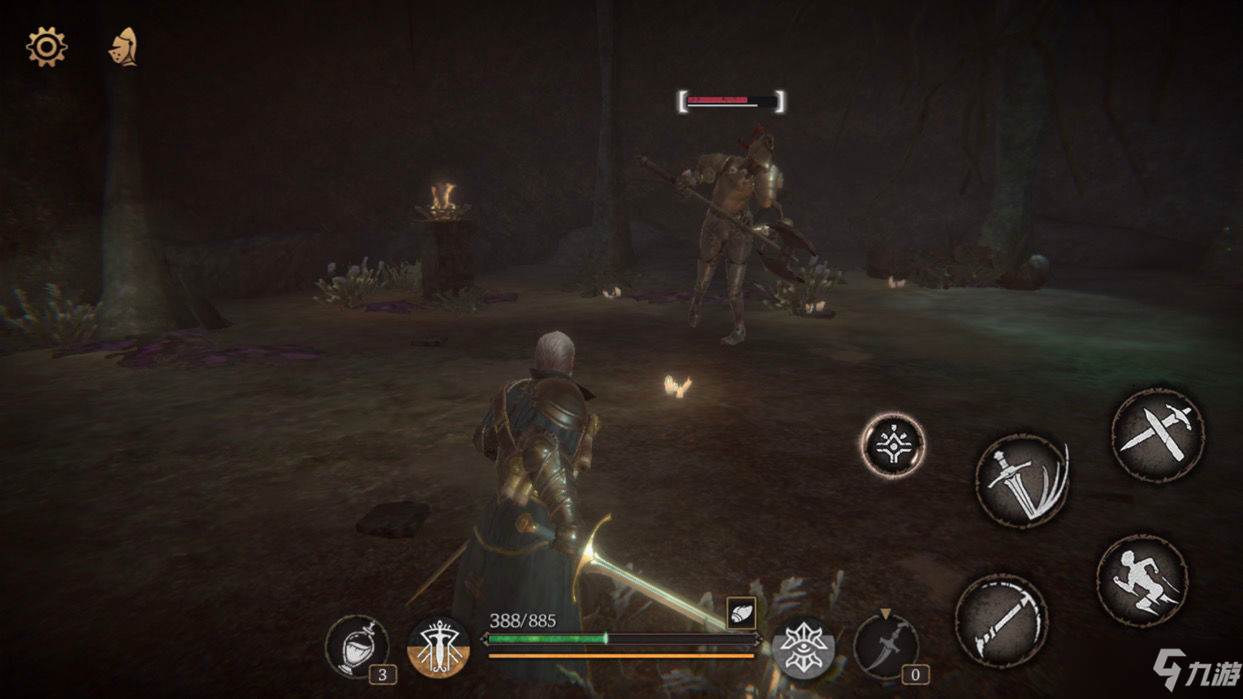
Task: Activate the eye sigil ability
Action: tap(803, 646)
